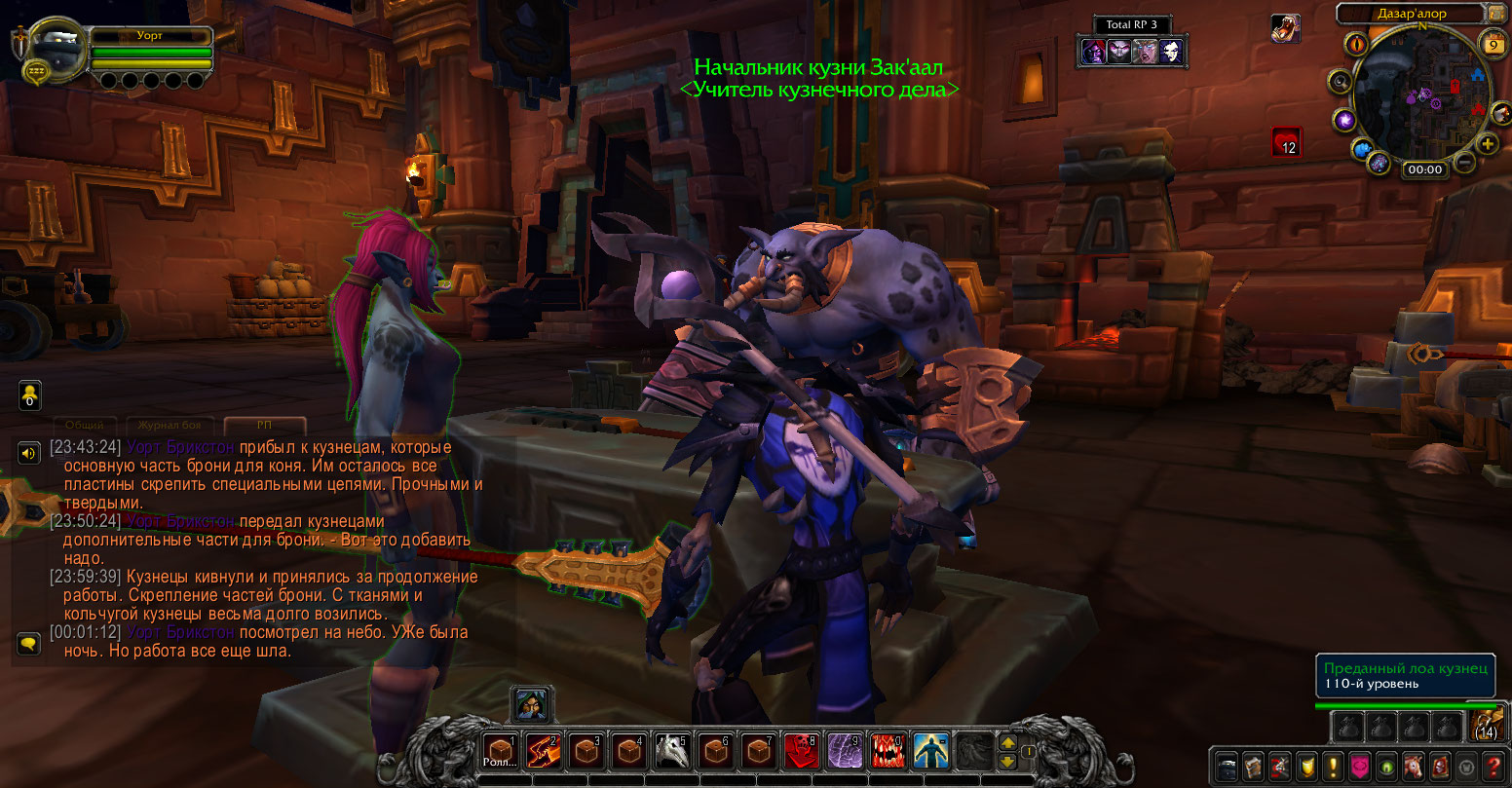Open the calendar showing day 9

tap(1493, 44)
